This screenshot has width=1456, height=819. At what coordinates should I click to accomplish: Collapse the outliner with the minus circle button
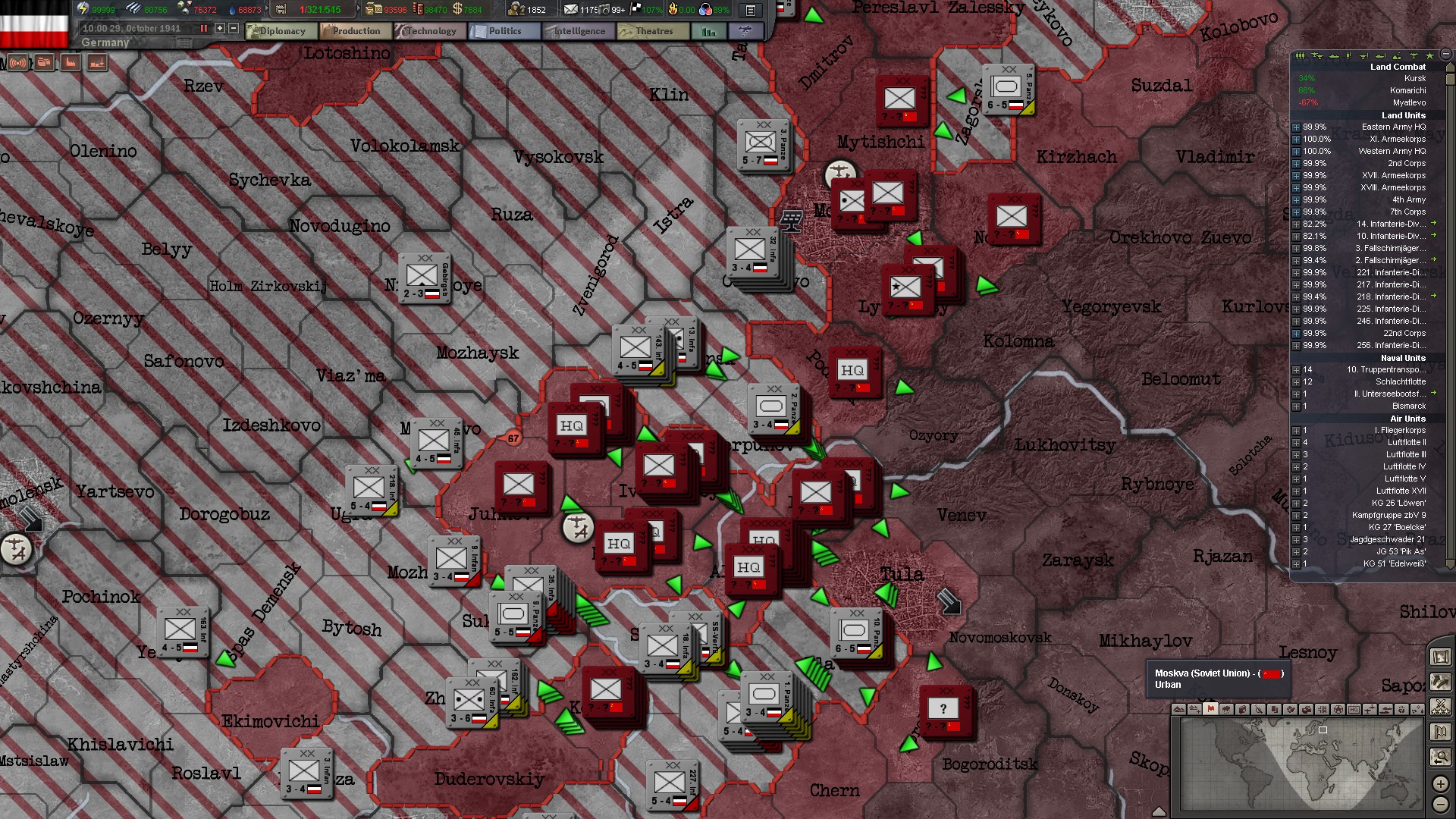1446,56
